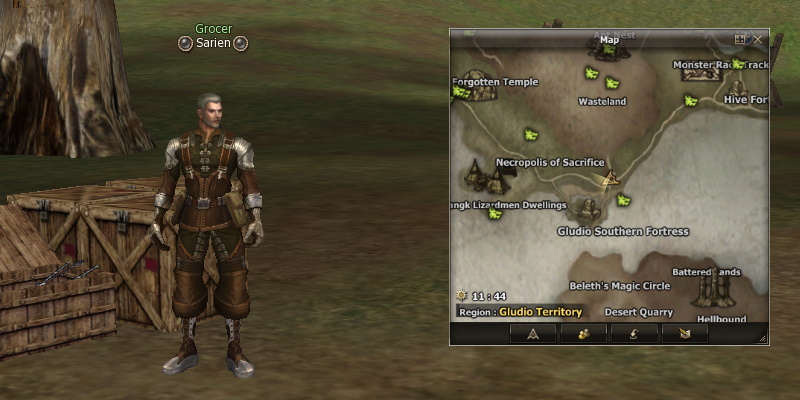The image size is (800, 400).
Task: Click the yellow player position arrow
Action: coord(608,179)
